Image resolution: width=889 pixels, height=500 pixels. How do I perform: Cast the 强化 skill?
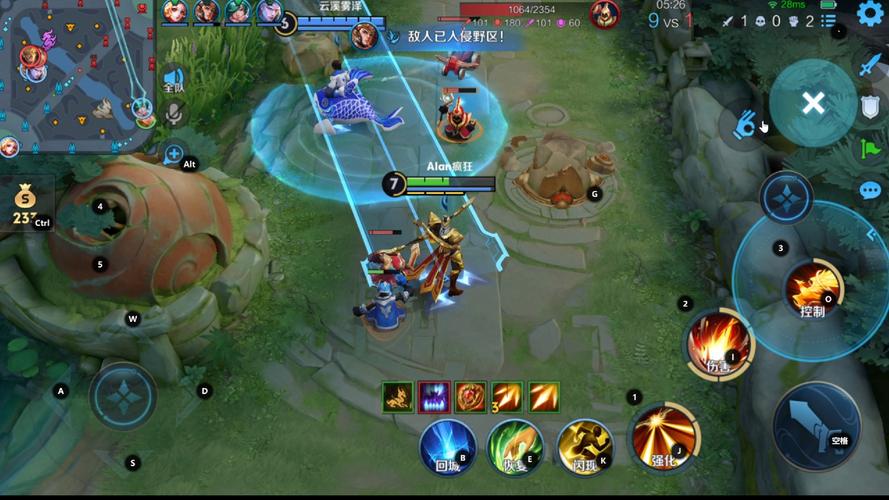[664, 437]
